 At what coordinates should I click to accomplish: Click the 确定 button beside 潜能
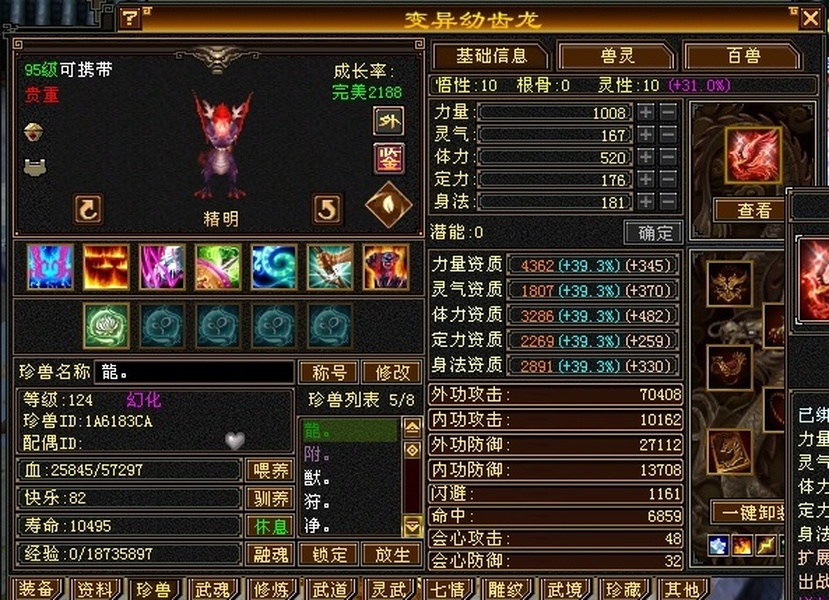[653, 233]
